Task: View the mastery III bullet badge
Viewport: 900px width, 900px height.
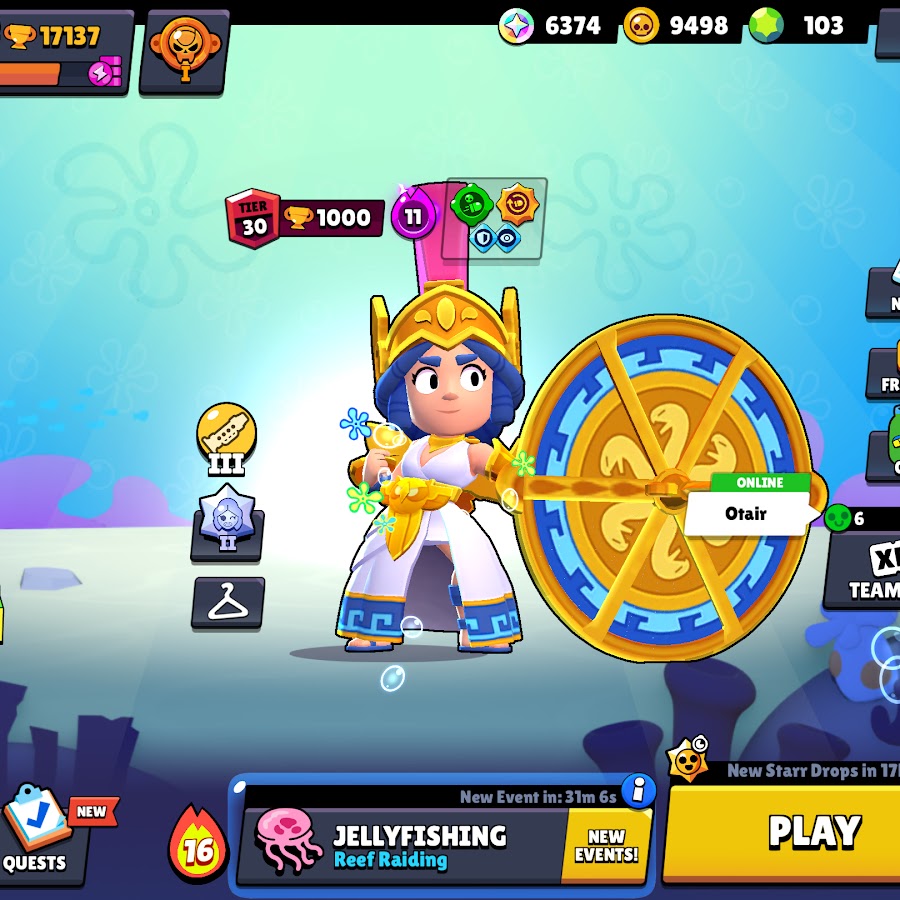Action: click(226, 435)
